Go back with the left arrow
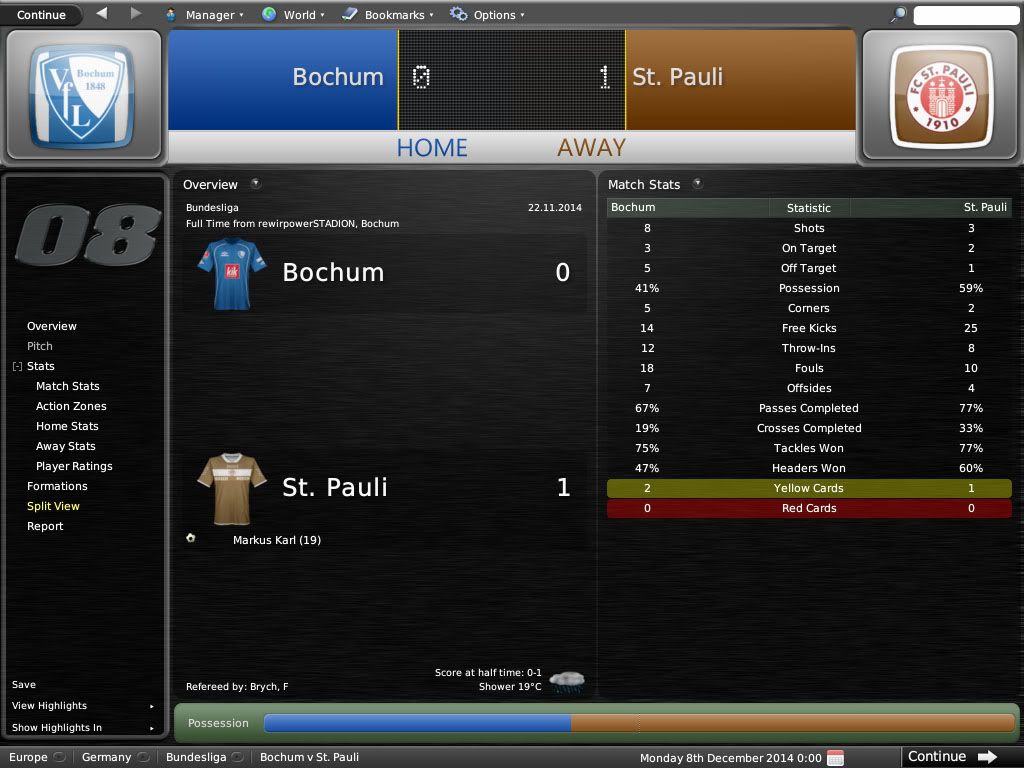1024x768 pixels. click(x=102, y=14)
